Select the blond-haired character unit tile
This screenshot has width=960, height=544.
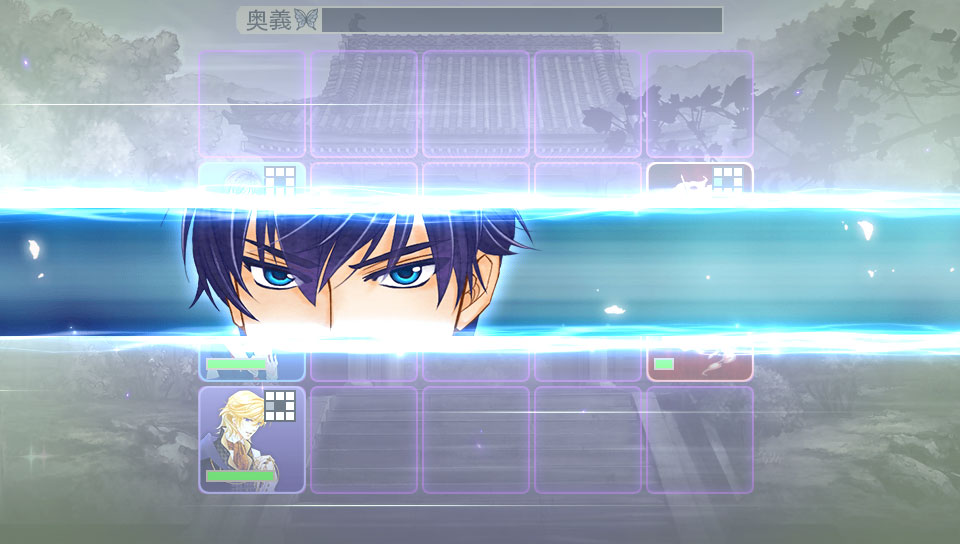click(251, 440)
